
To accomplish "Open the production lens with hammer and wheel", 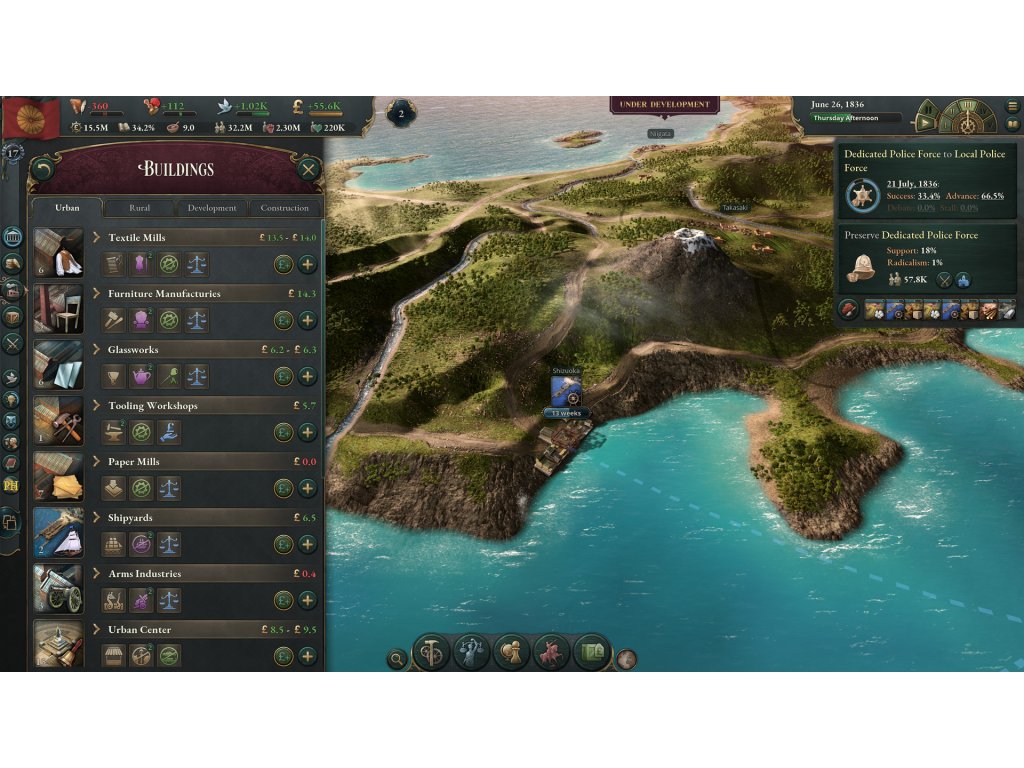I will coord(431,652).
